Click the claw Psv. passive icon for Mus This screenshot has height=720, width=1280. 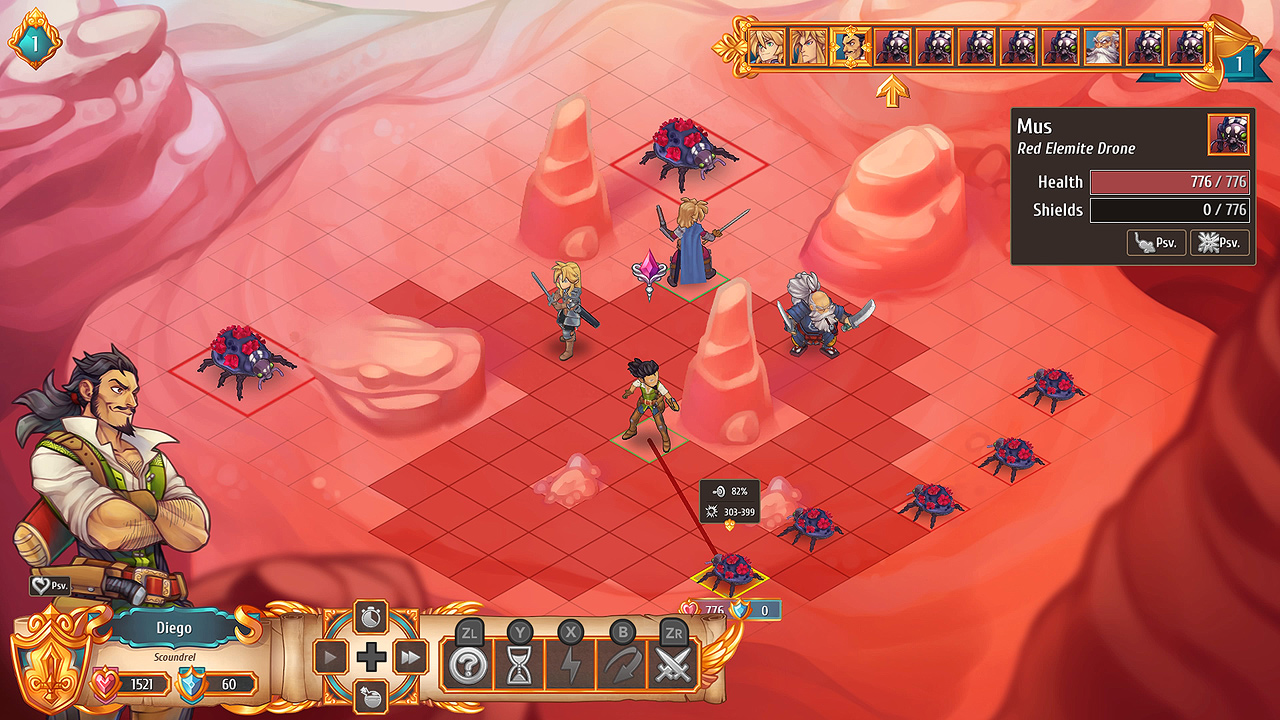click(x=1156, y=242)
